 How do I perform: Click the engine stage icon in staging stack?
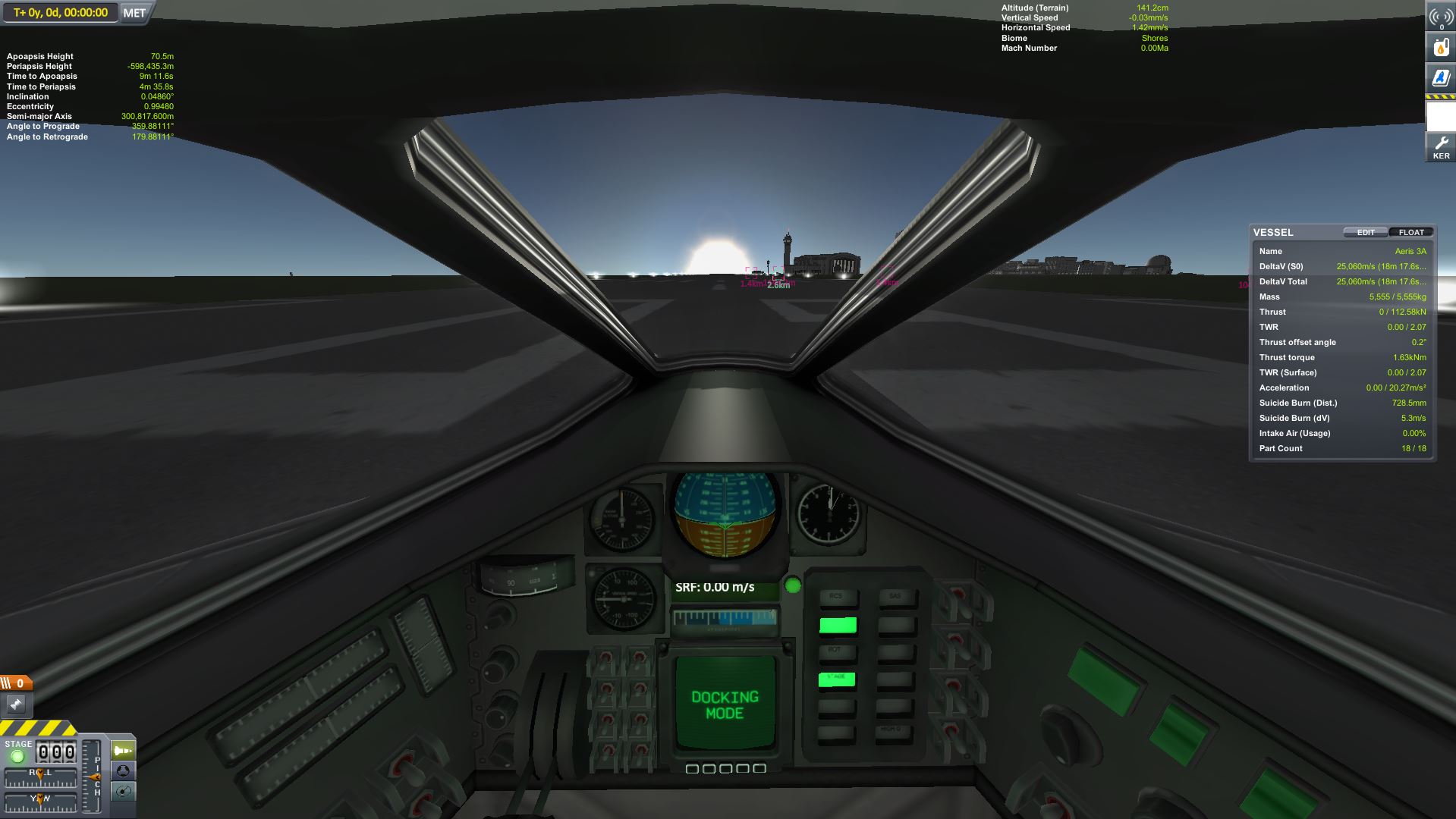(16, 704)
